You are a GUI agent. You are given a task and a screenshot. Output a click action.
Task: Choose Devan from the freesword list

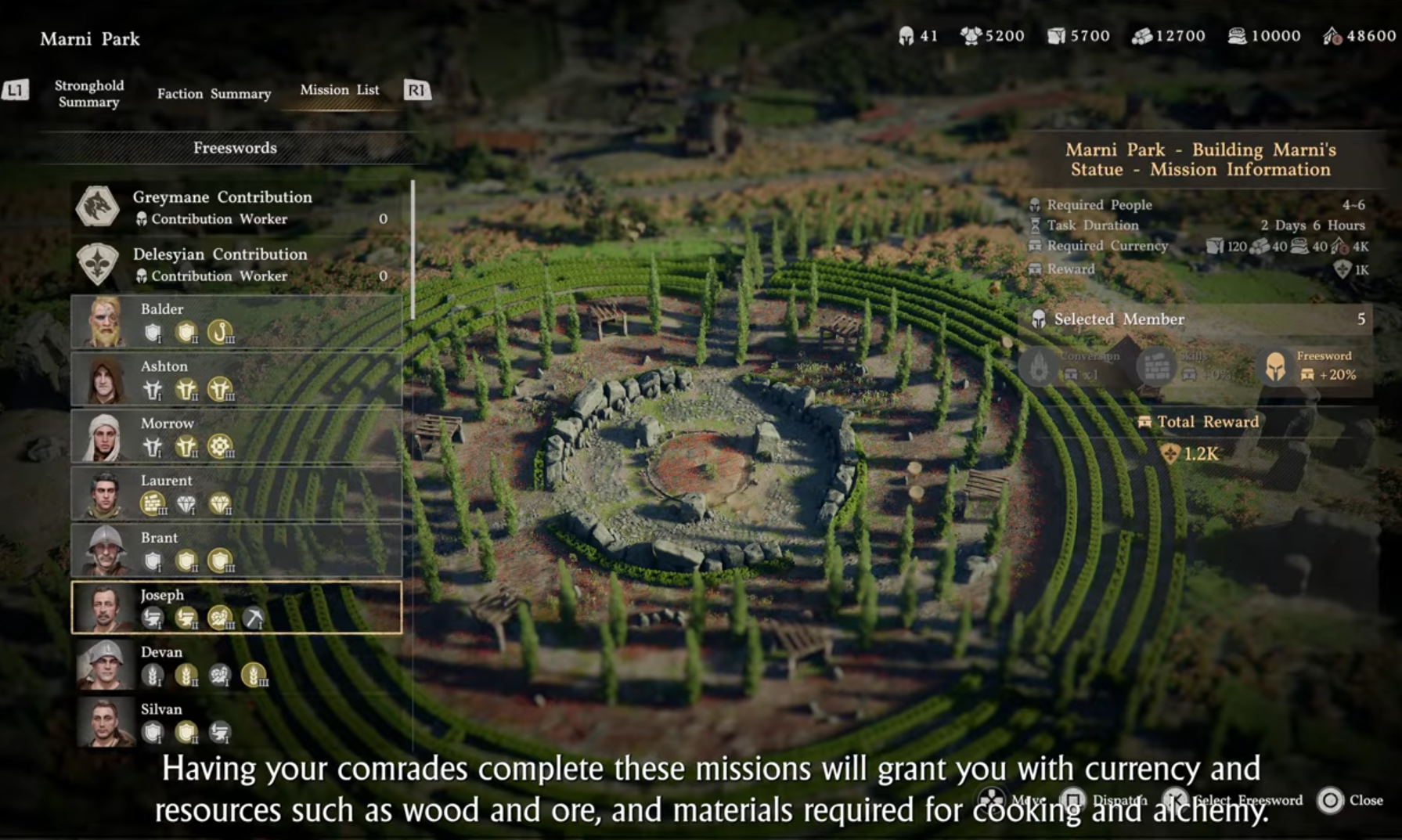tap(236, 665)
